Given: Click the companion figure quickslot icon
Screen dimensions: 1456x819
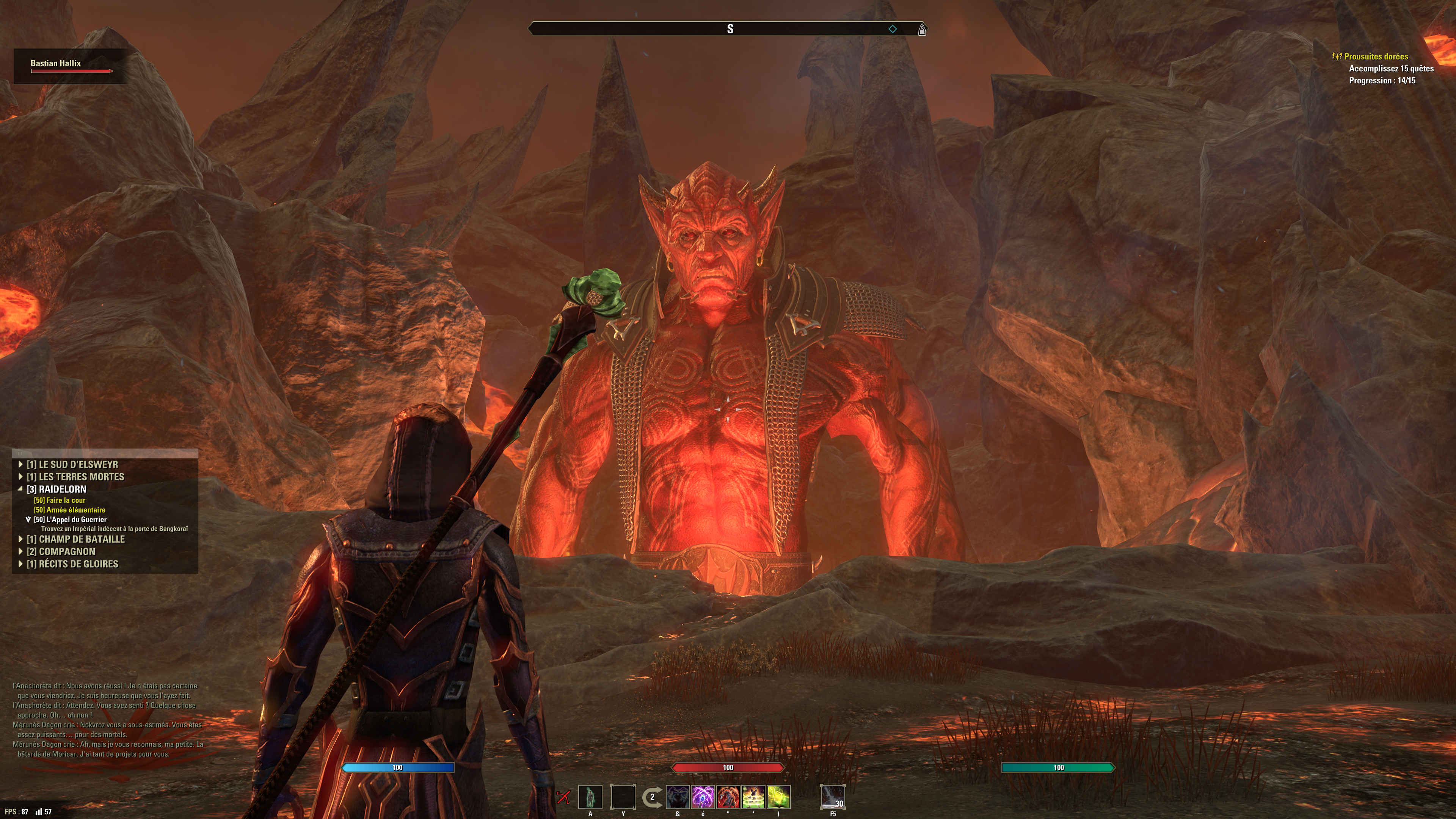Looking at the screenshot, I should [590, 797].
